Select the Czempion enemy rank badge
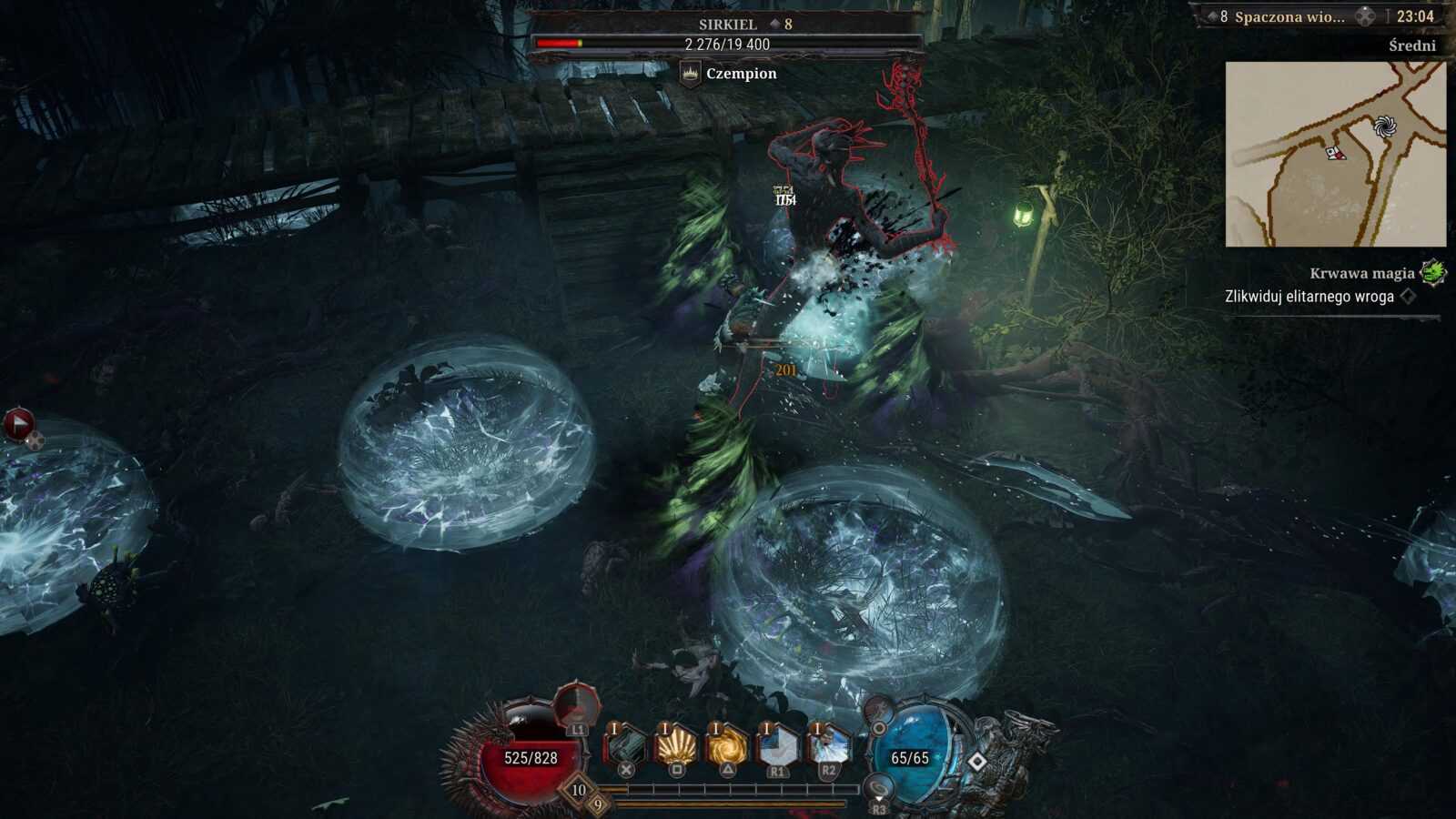 pos(691,74)
